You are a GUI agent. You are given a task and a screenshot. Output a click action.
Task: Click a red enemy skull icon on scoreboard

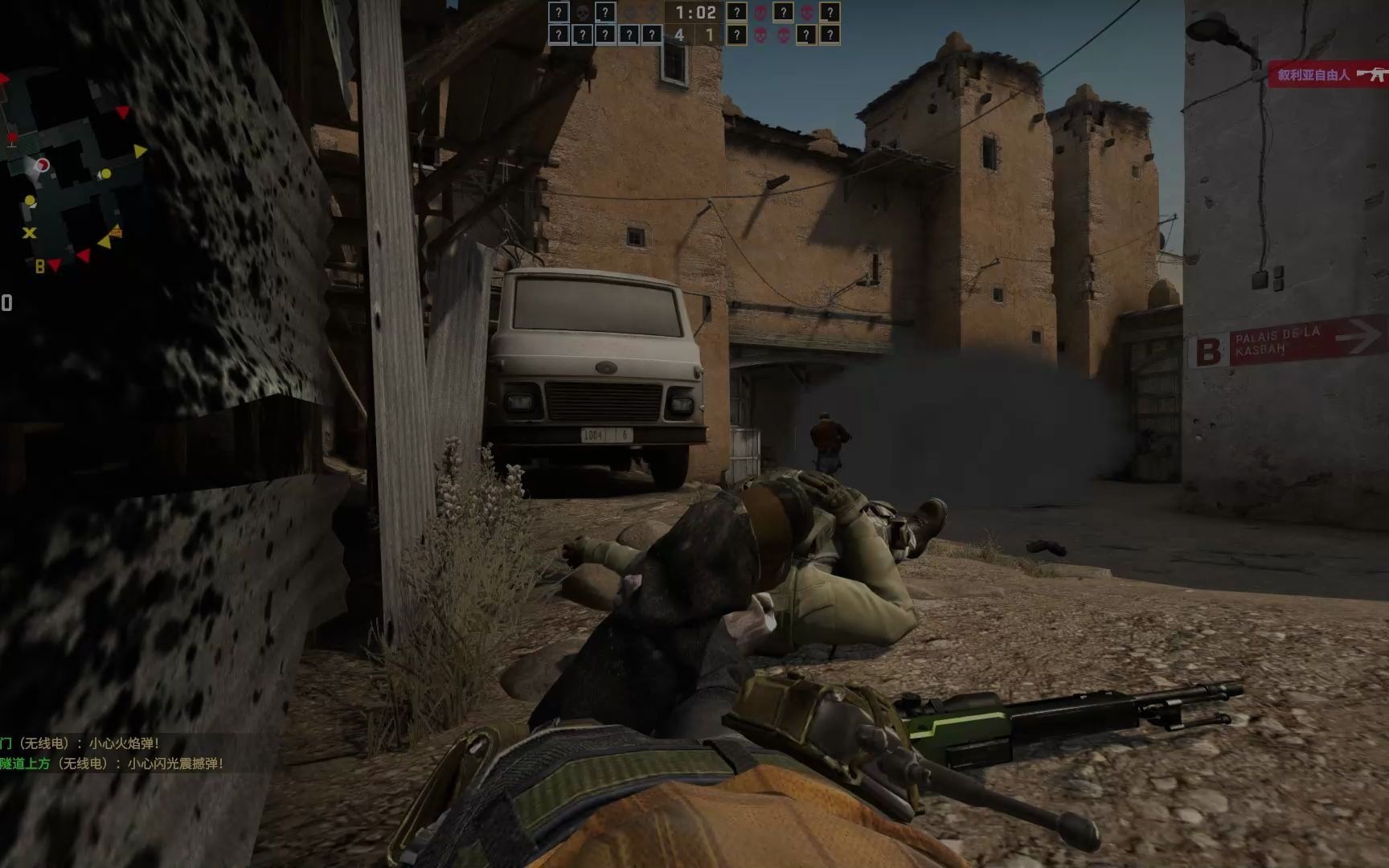pos(762,13)
